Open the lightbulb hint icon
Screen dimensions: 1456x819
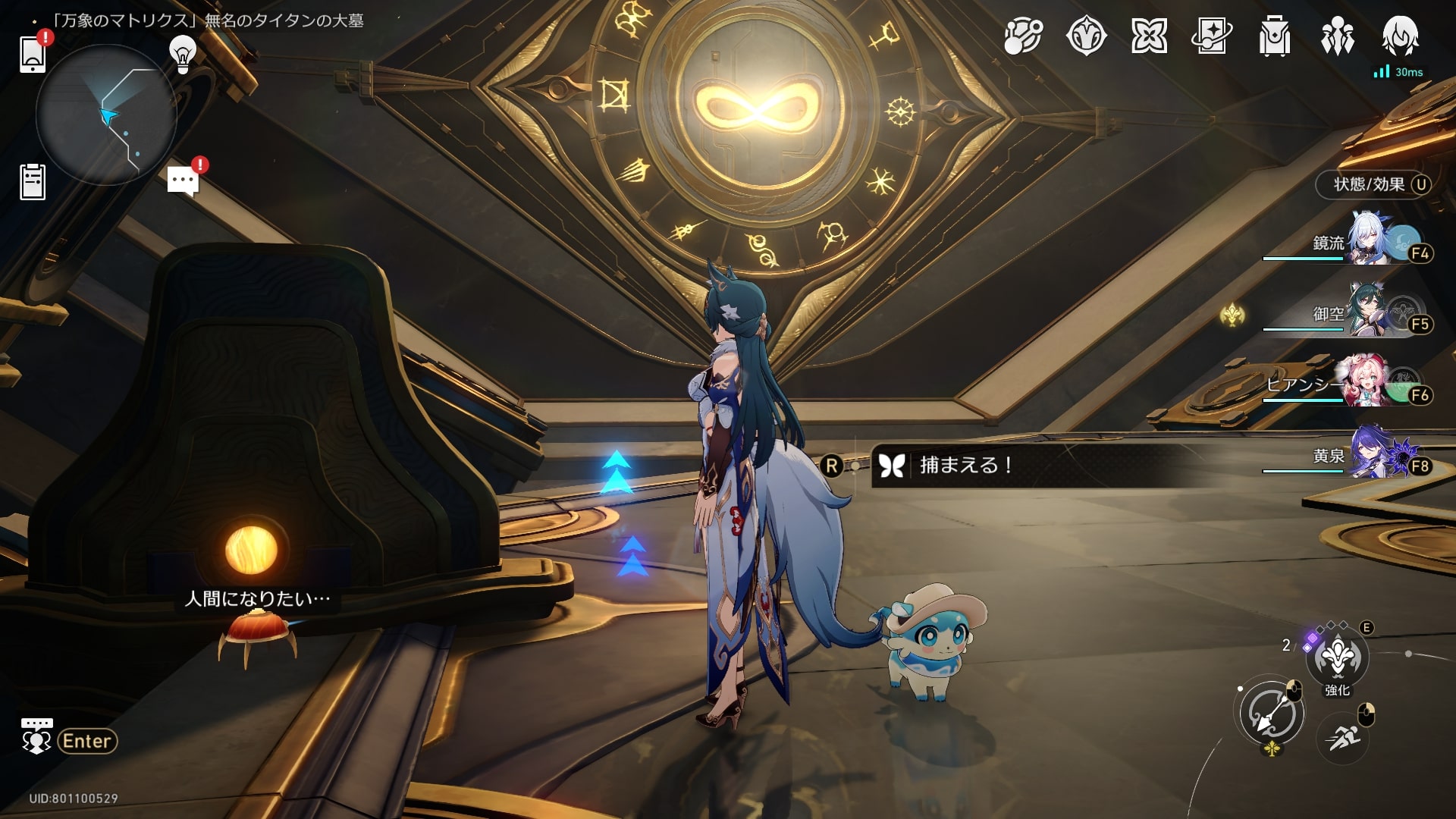tap(182, 53)
